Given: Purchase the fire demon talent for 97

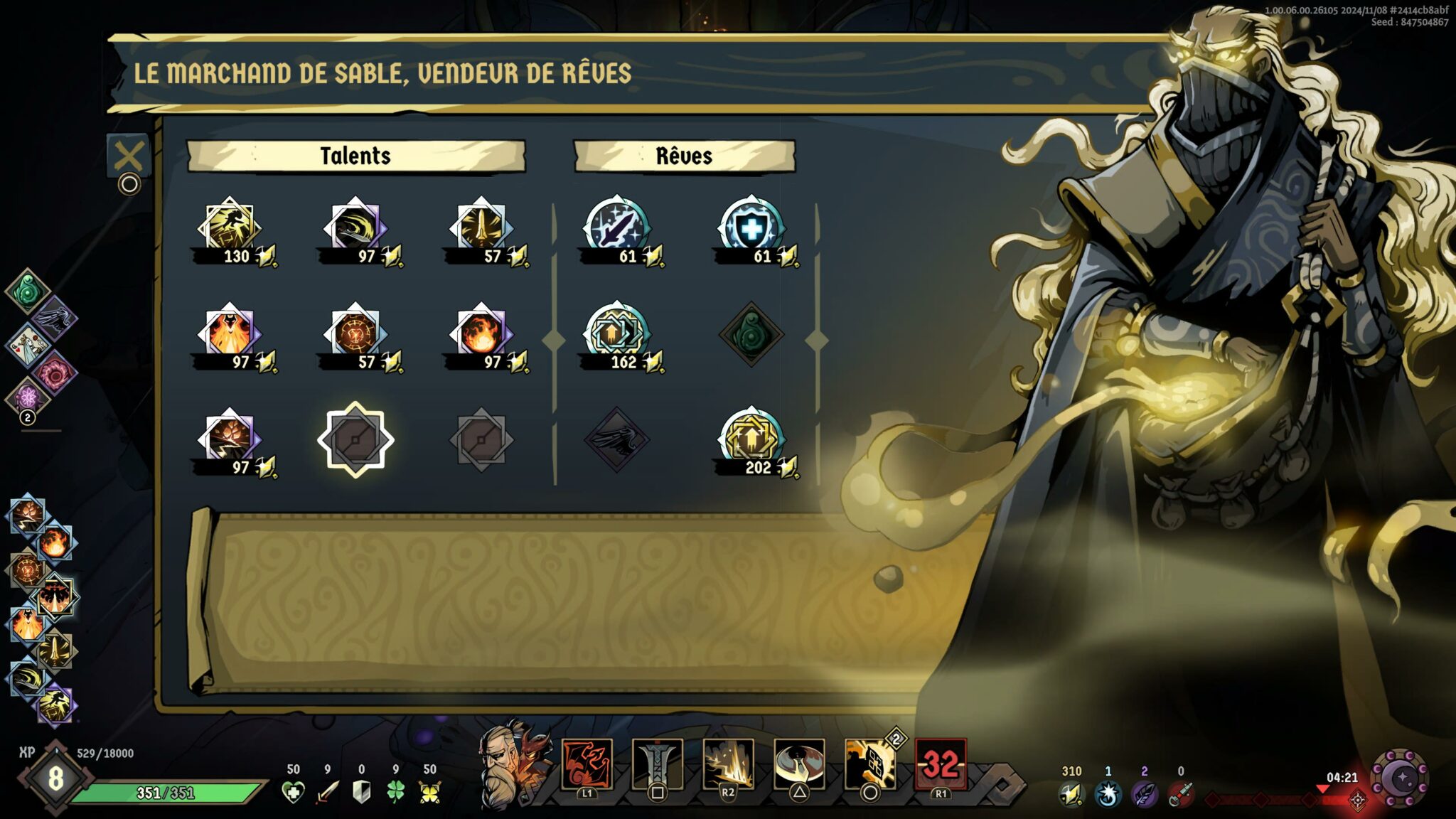Looking at the screenshot, I should point(229,333).
